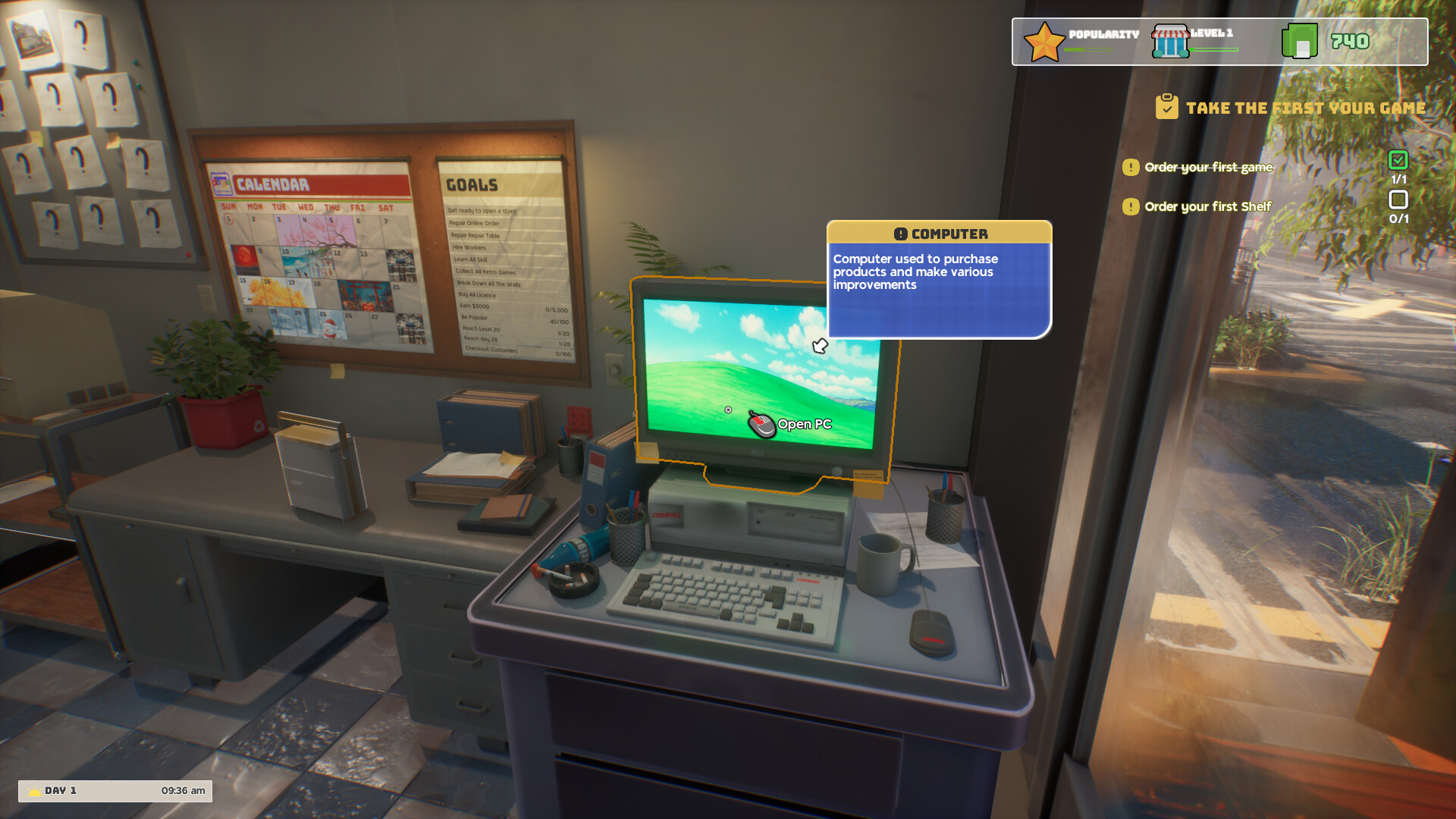Click the exclamation icon beside Order your first Shelf

[x=1131, y=206]
